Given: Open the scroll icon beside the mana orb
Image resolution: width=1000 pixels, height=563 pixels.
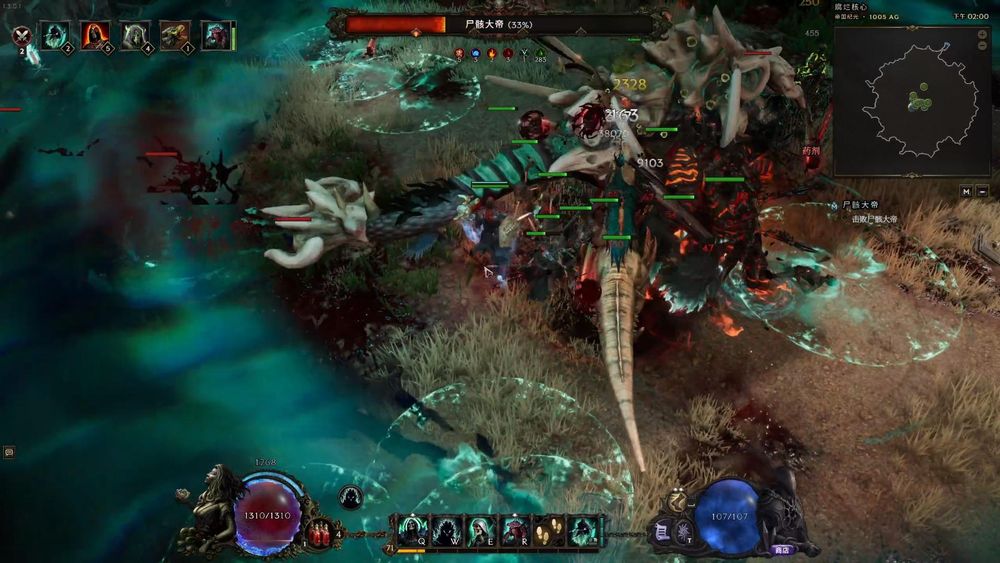Looking at the screenshot, I should point(661,534).
